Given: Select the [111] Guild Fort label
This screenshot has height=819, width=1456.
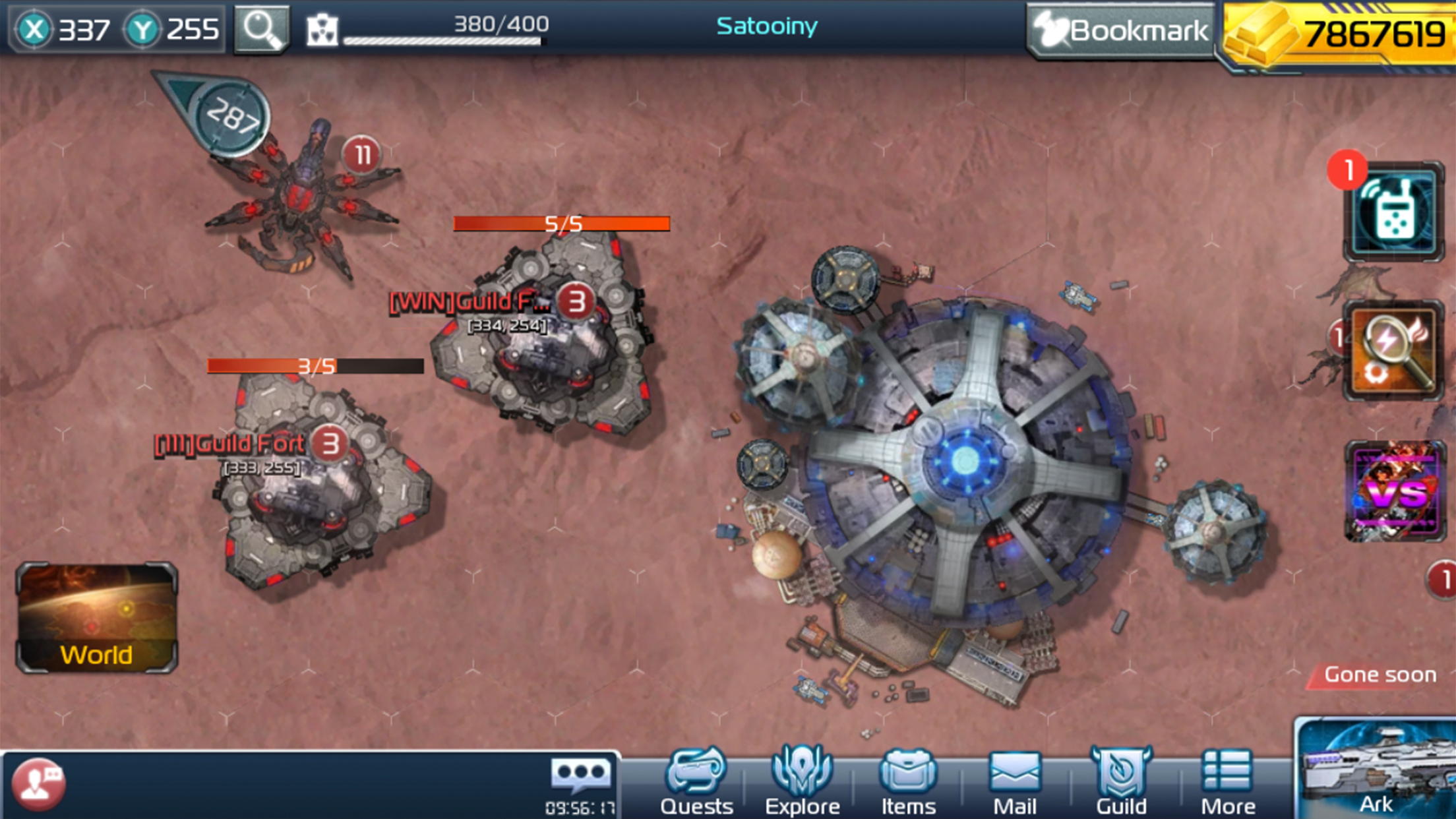Looking at the screenshot, I should [229, 444].
